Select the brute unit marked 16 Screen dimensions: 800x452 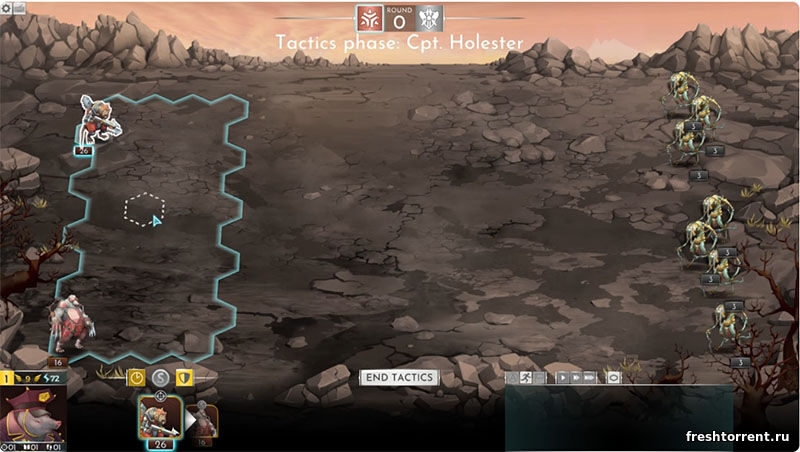pos(72,325)
